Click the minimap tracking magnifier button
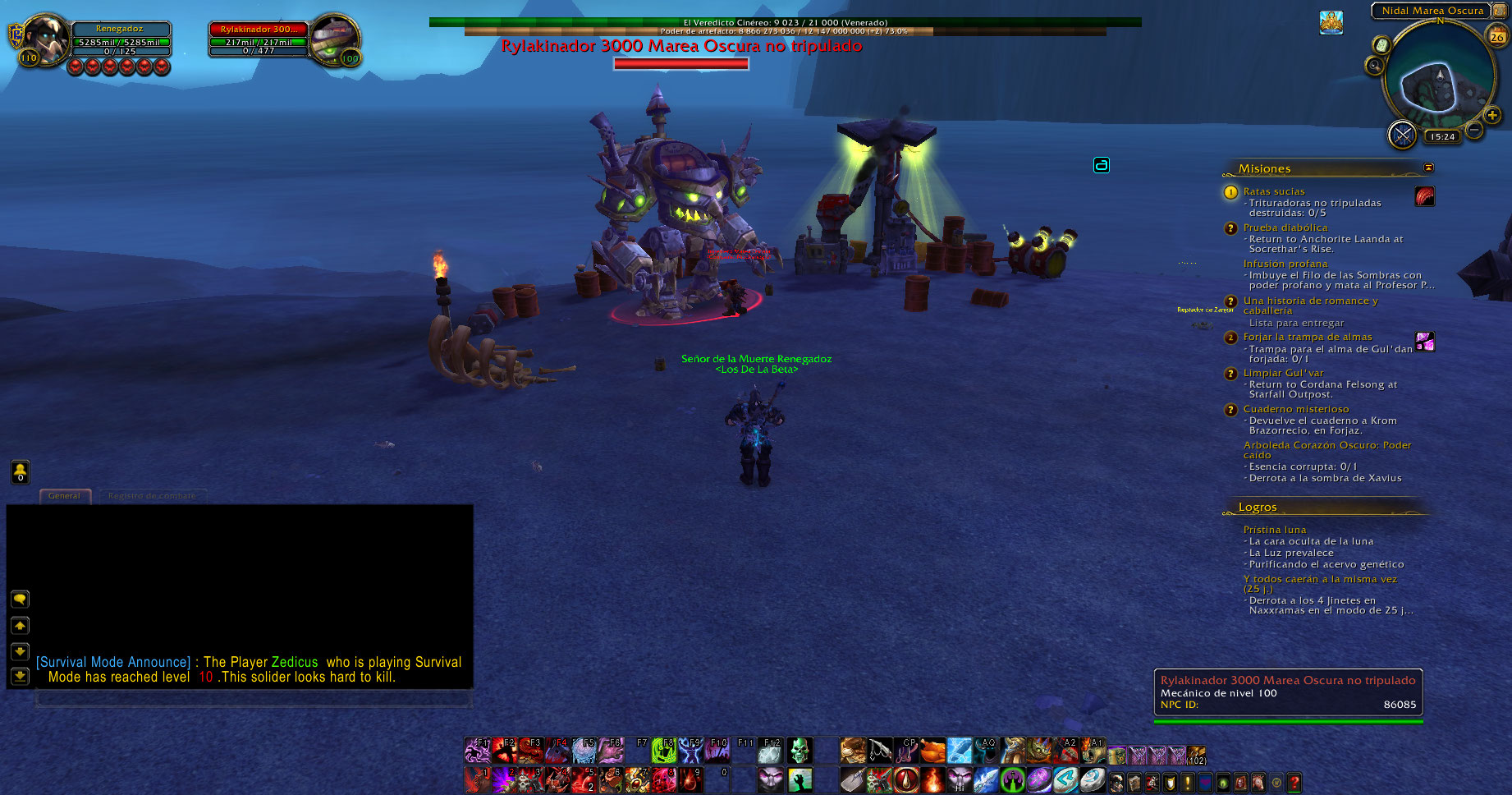Viewport: 1512px width, 795px height. point(1374,66)
